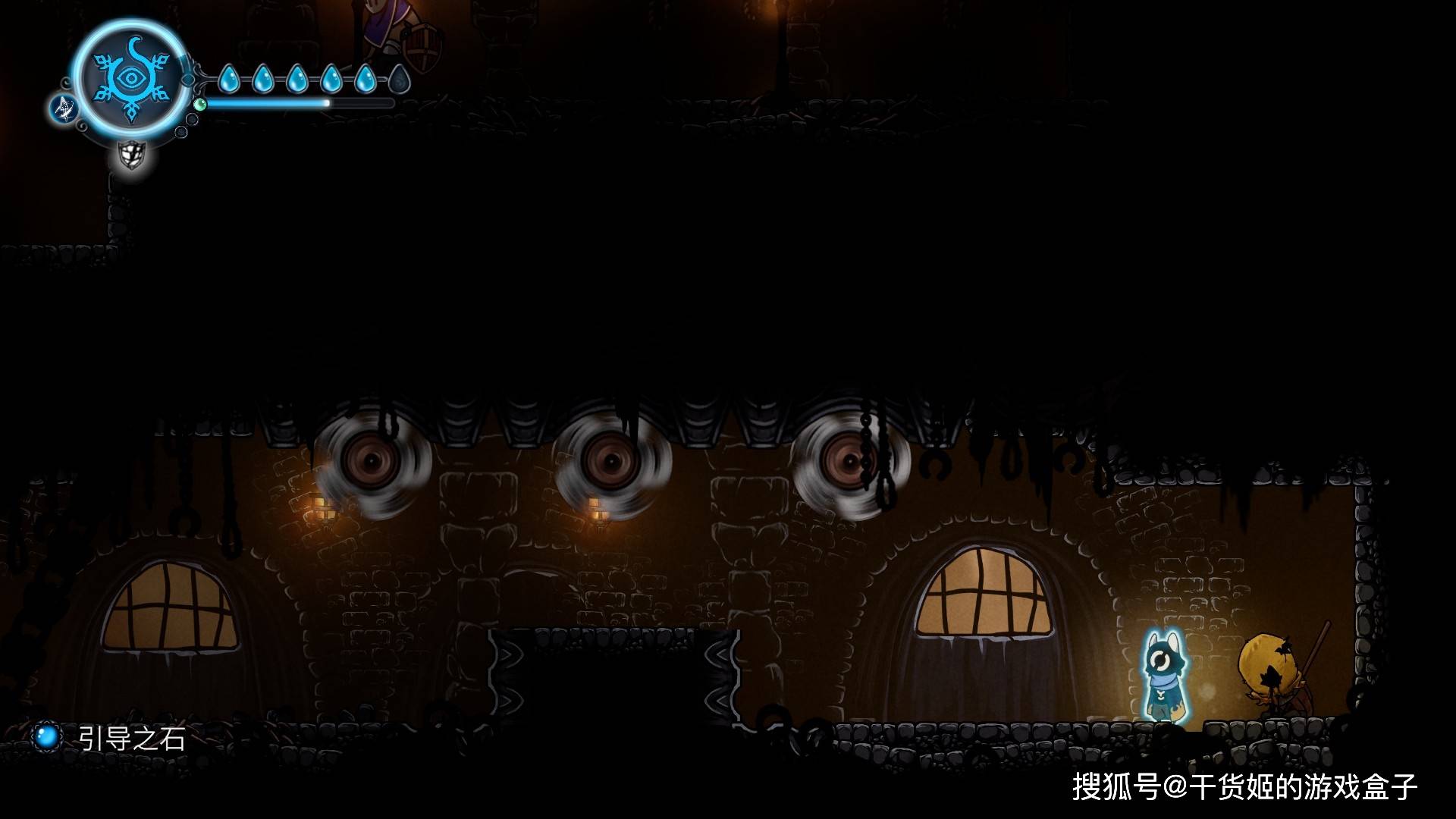Select the white cracked shield icon
The height and width of the screenshot is (819, 1456).
[132, 155]
